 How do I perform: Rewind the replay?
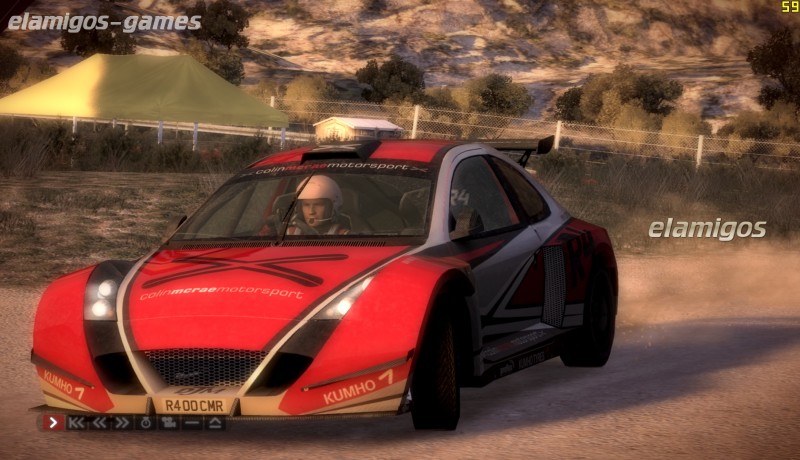click(x=100, y=423)
